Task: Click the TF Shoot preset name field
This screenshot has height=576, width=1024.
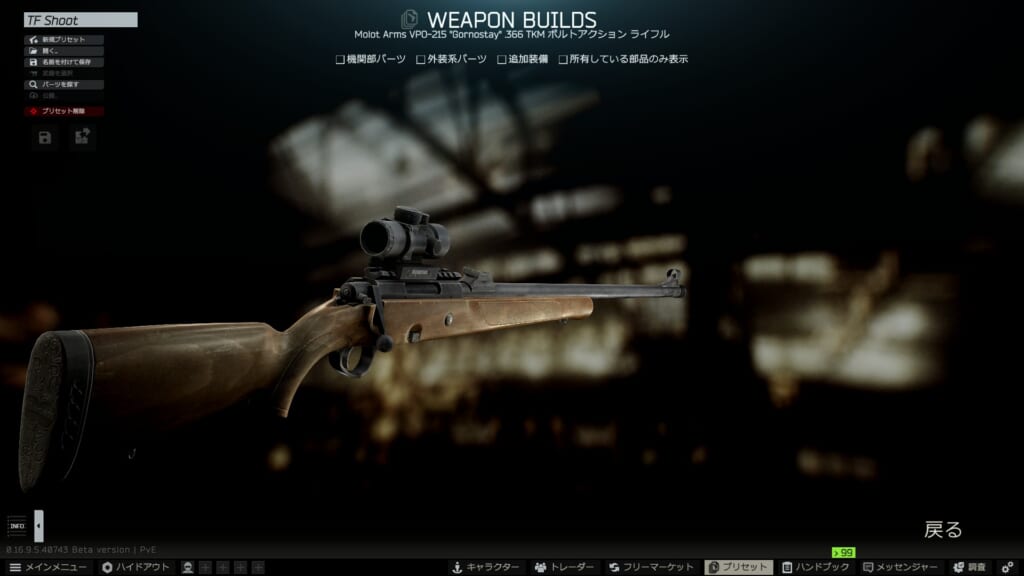Action: [80, 20]
